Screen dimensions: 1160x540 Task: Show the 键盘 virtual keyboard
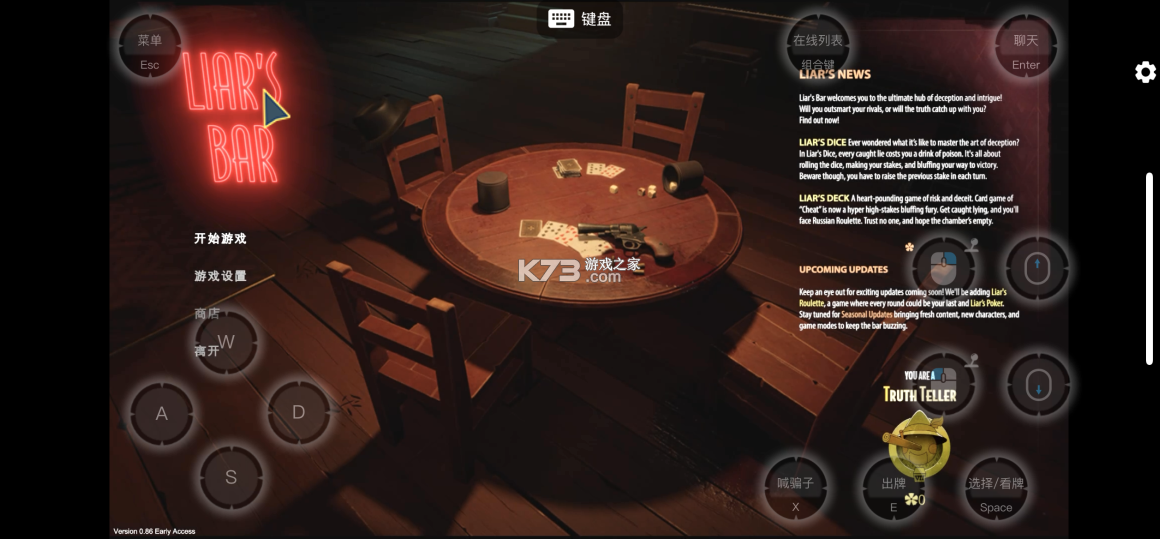pyautogui.click(x=580, y=18)
